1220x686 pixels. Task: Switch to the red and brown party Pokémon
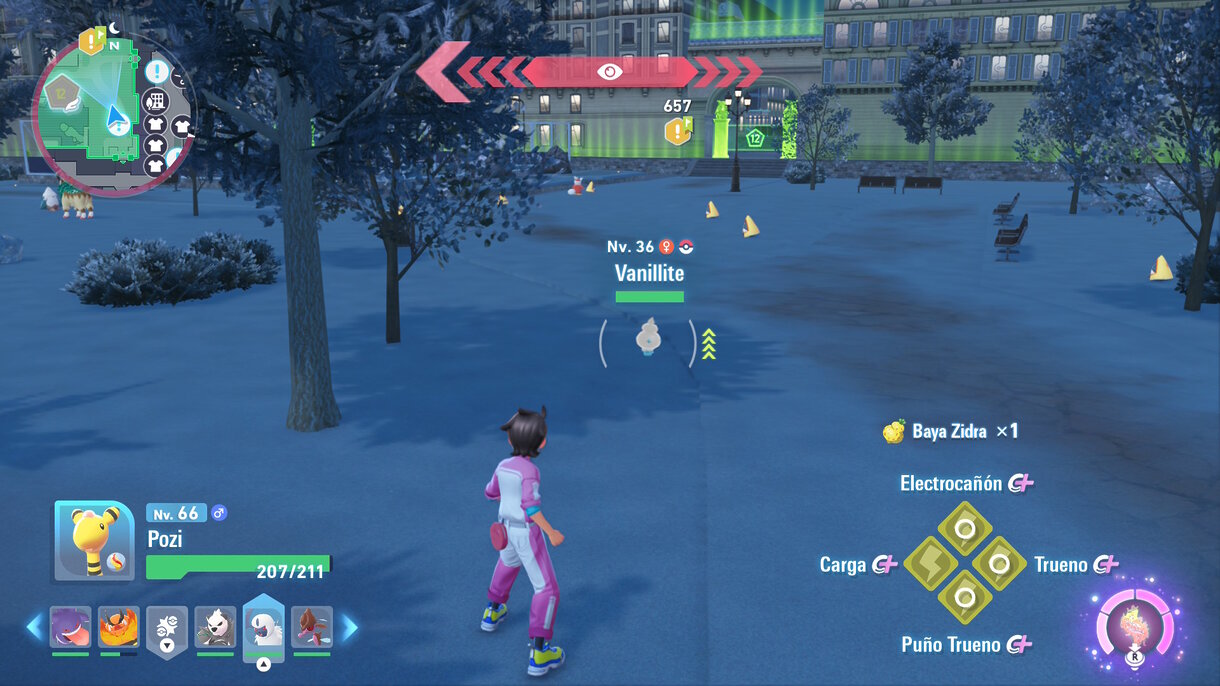pos(312,627)
